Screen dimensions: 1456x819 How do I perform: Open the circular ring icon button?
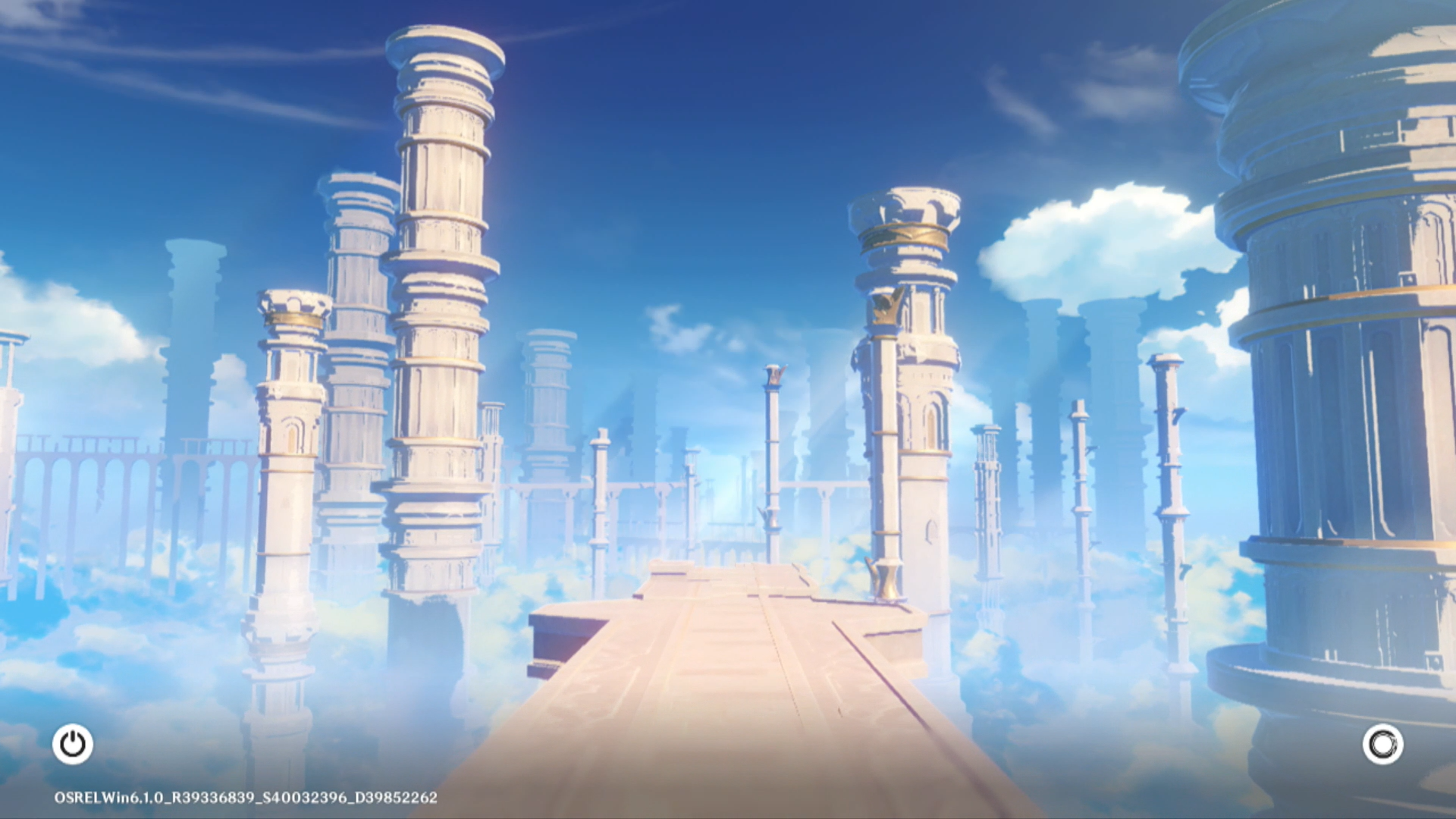tap(1382, 744)
